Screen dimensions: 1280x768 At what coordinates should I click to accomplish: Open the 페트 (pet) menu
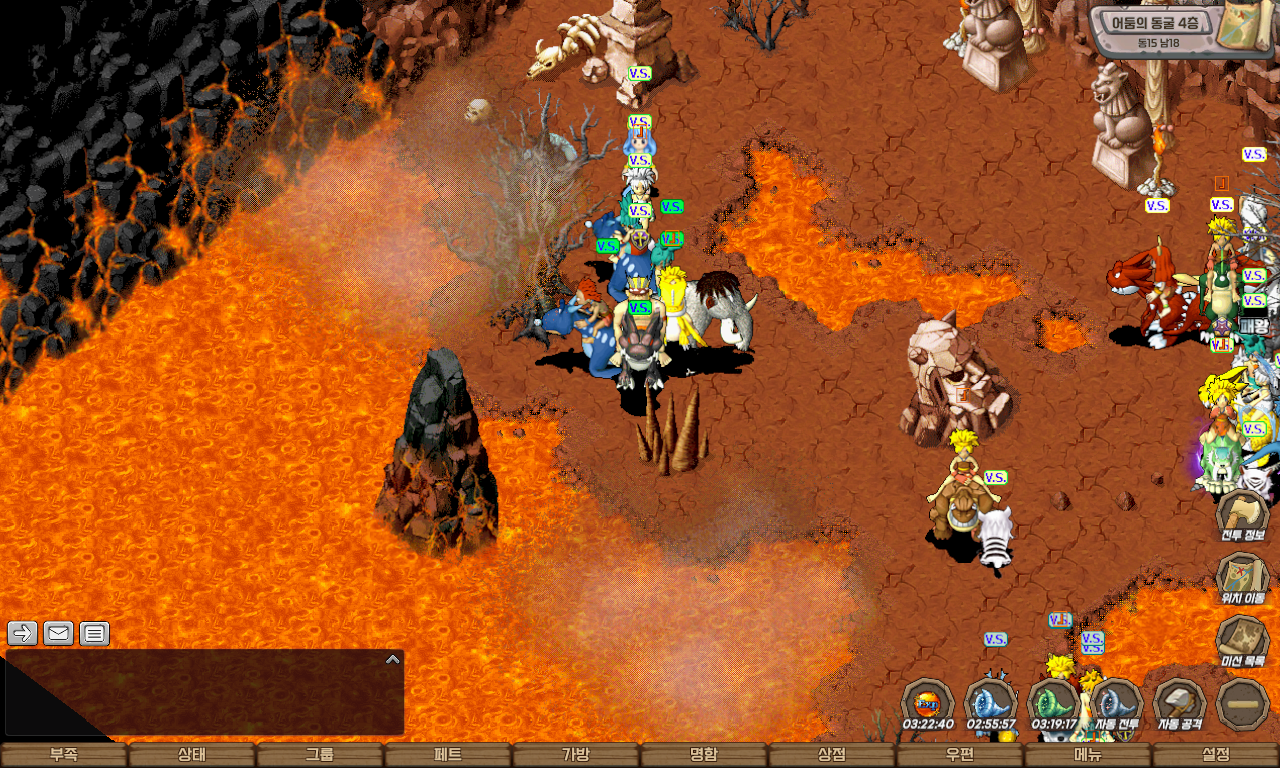click(x=448, y=755)
